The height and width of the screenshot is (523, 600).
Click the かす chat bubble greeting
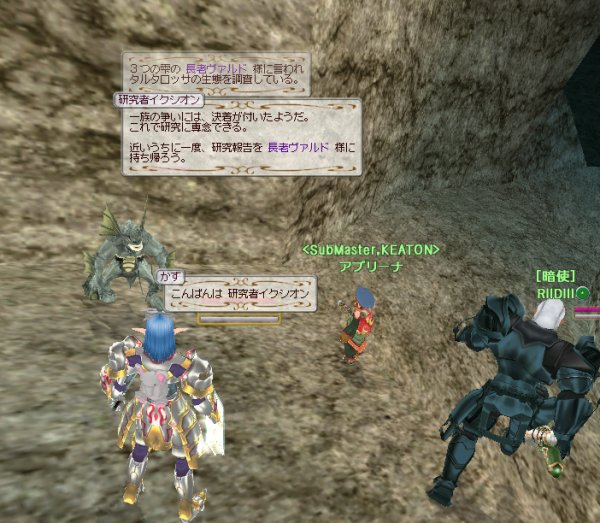(240, 295)
